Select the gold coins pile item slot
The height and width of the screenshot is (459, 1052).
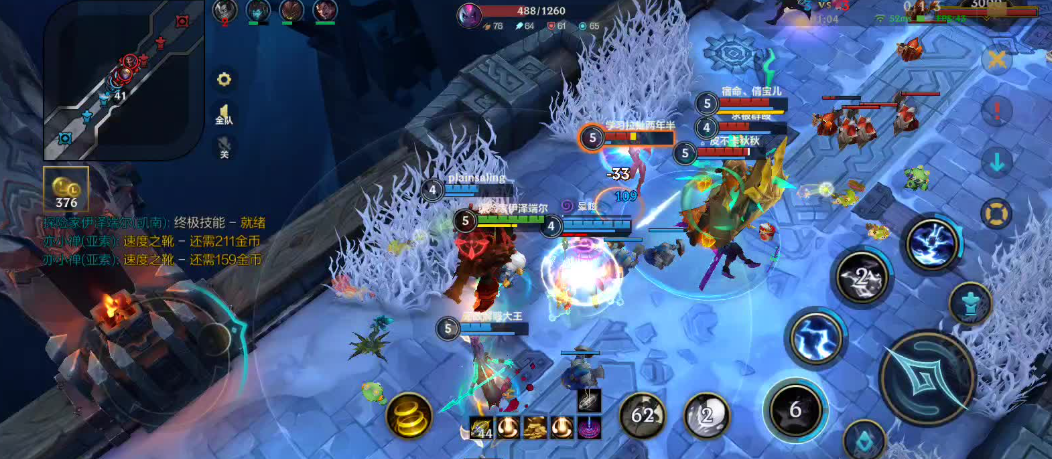(x=535, y=426)
